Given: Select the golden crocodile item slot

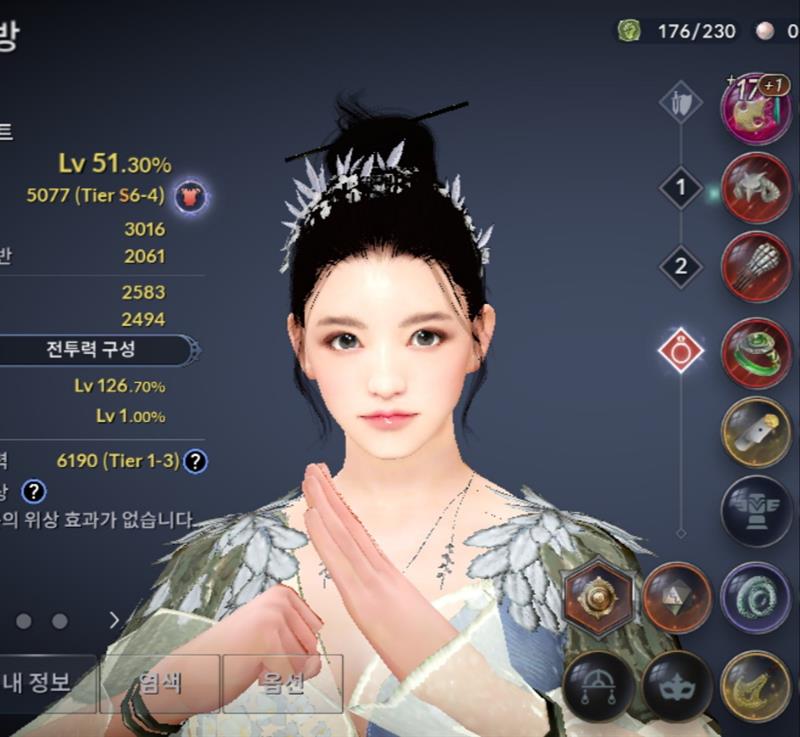Looking at the screenshot, I should (x=755, y=685).
